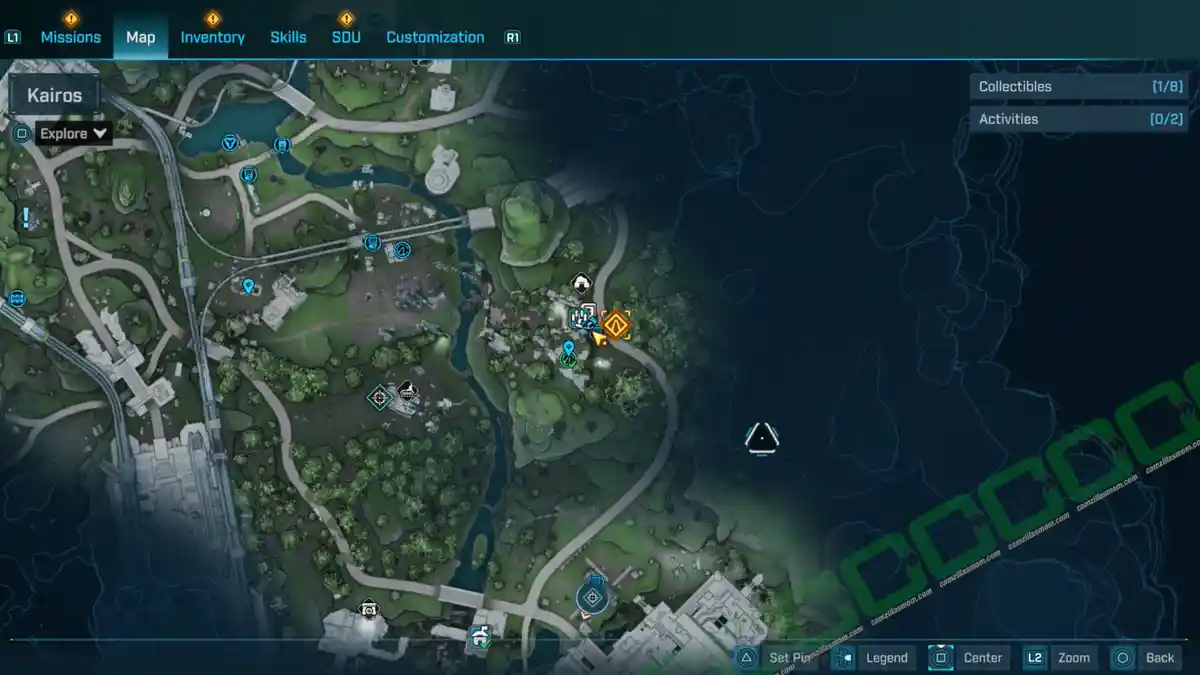This screenshot has width=1200, height=675.
Task: Open the Inventory tab
Action: 212,37
